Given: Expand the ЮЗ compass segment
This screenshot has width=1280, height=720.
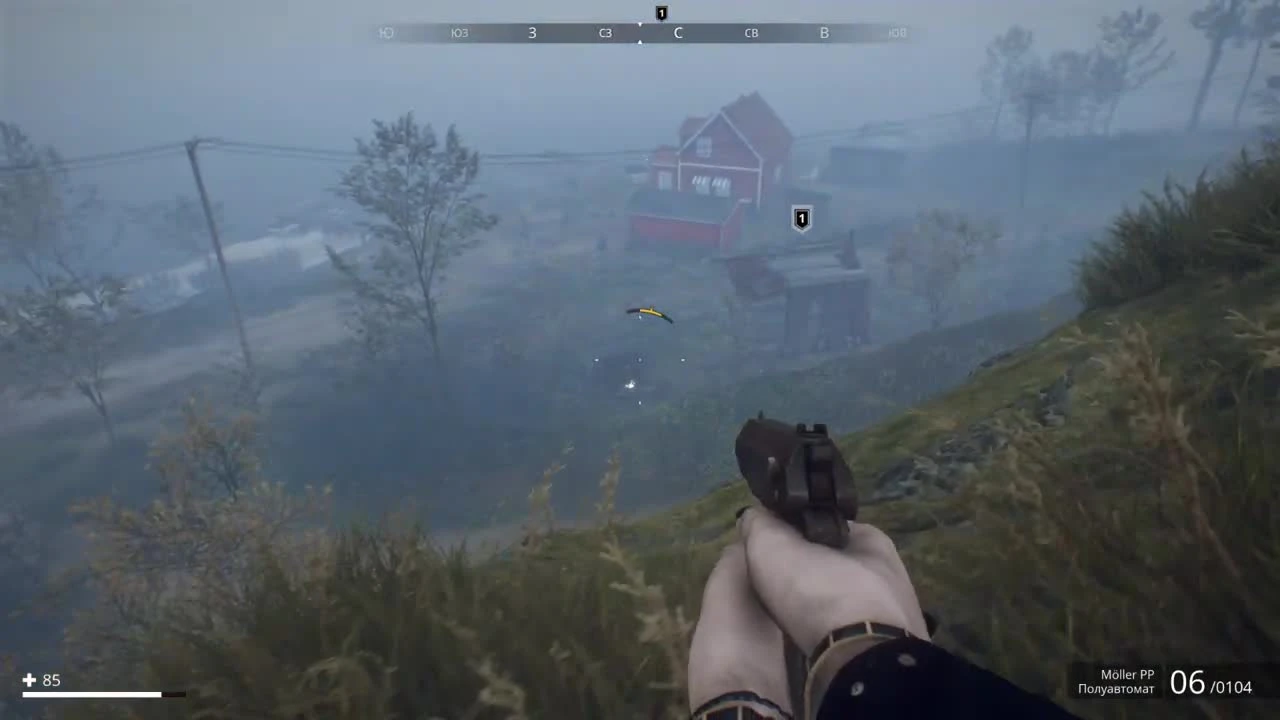Looking at the screenshot, I should [x=459, y=32].
